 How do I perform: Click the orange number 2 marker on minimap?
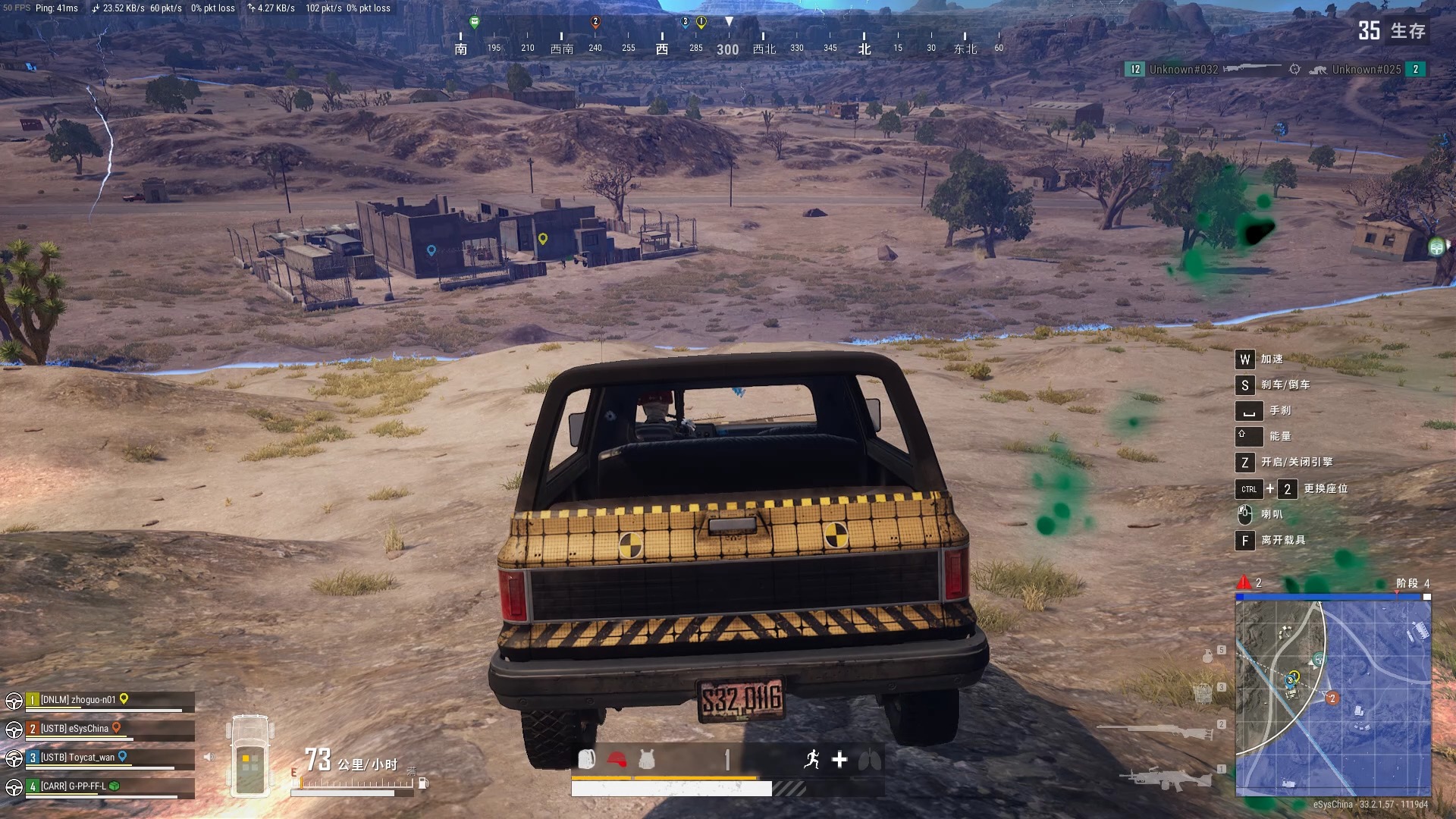tap(1332, 698)
